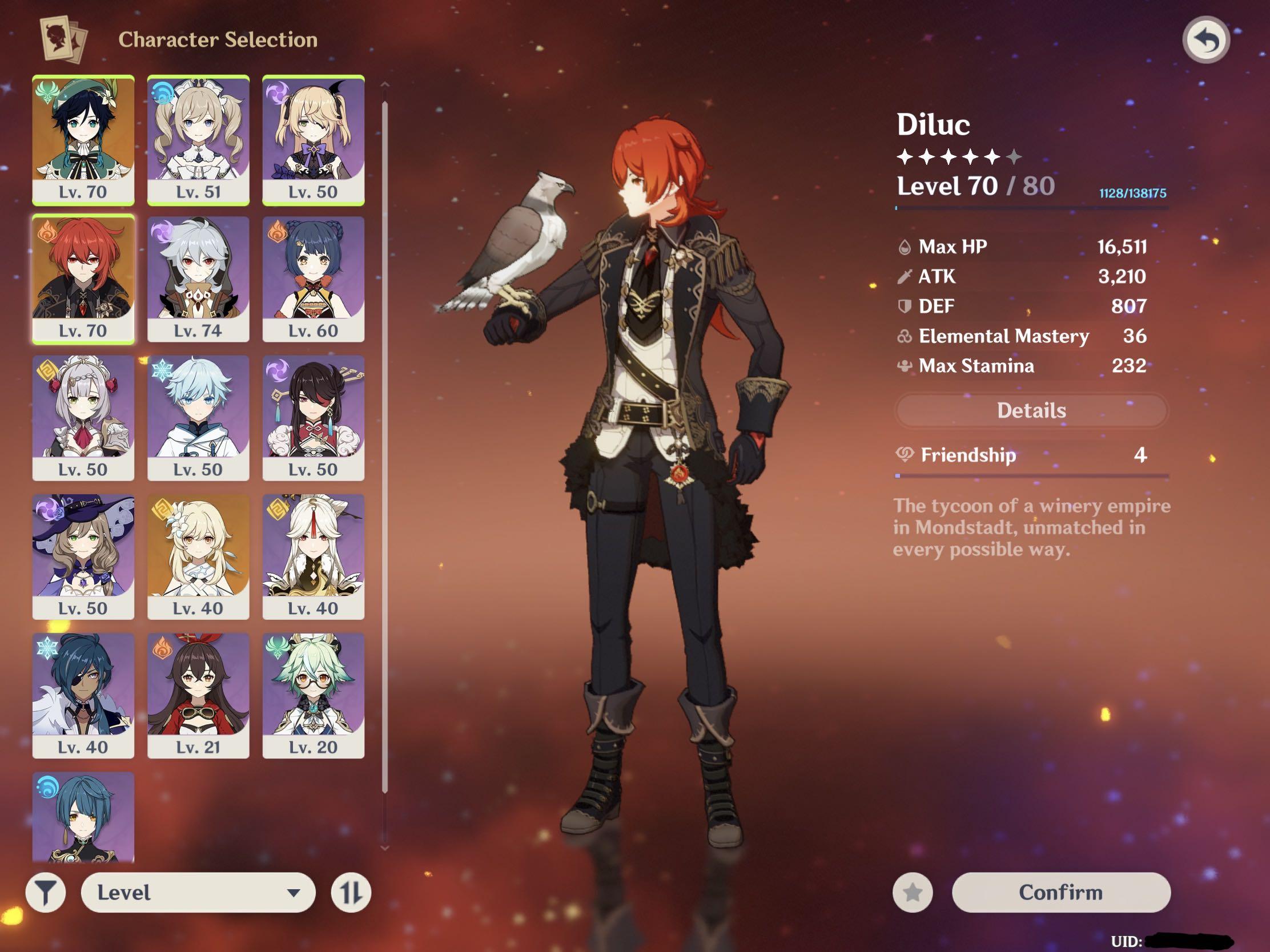Open Diluc's stat Details
Image resolution: width=1270 pixels, height=952 pixels.
[x=1031, y=410]
